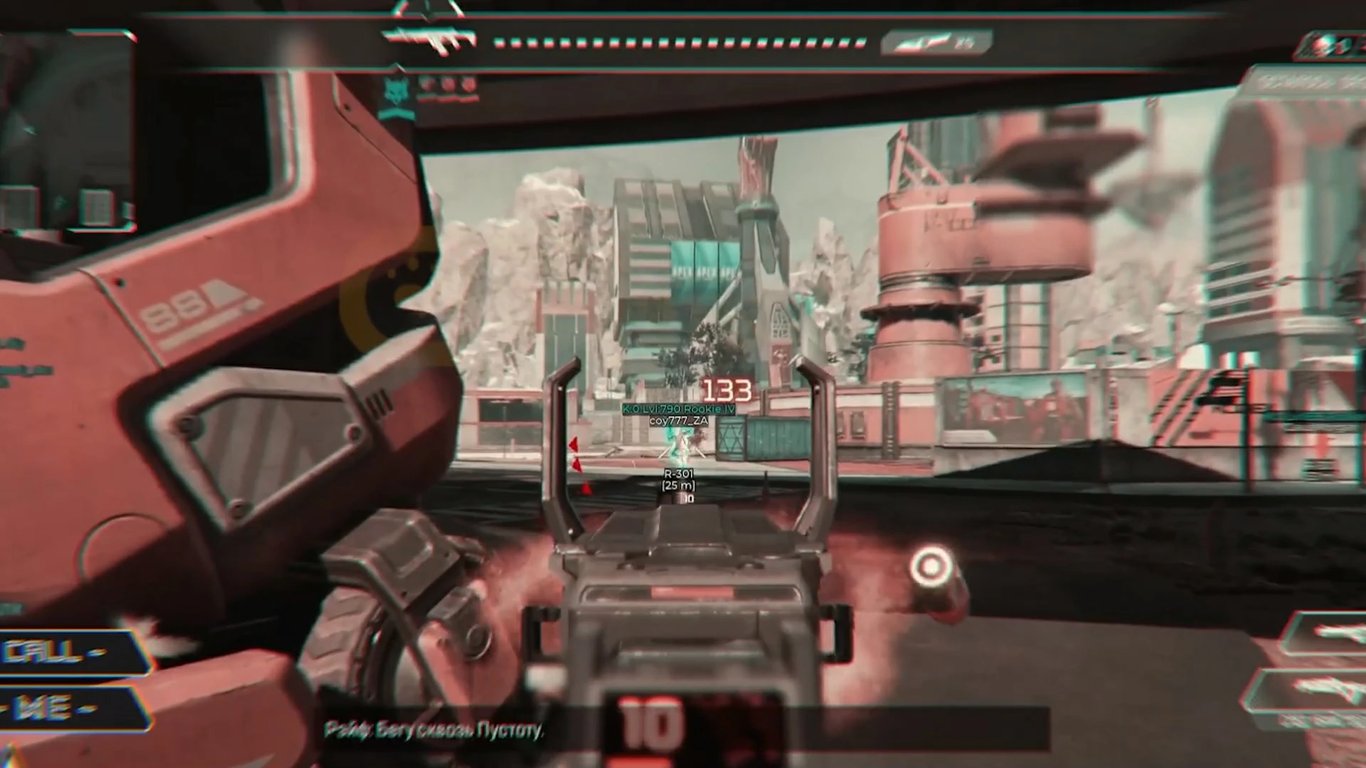Click the wolf legend emblem below the ammo bar
Screen dimensions: 1366x768
tap(397, 92)
